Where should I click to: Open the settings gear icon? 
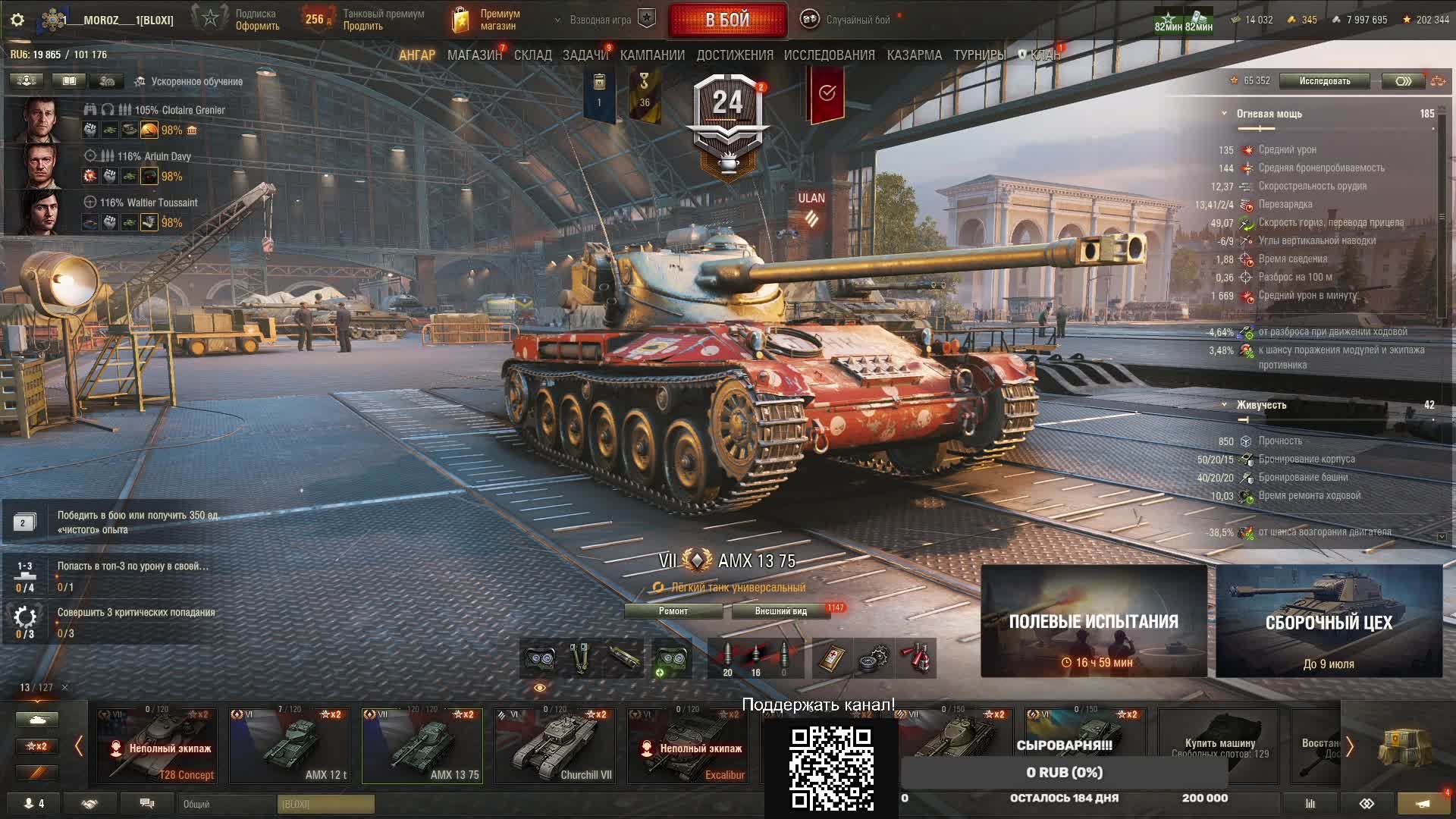(17, 20)
